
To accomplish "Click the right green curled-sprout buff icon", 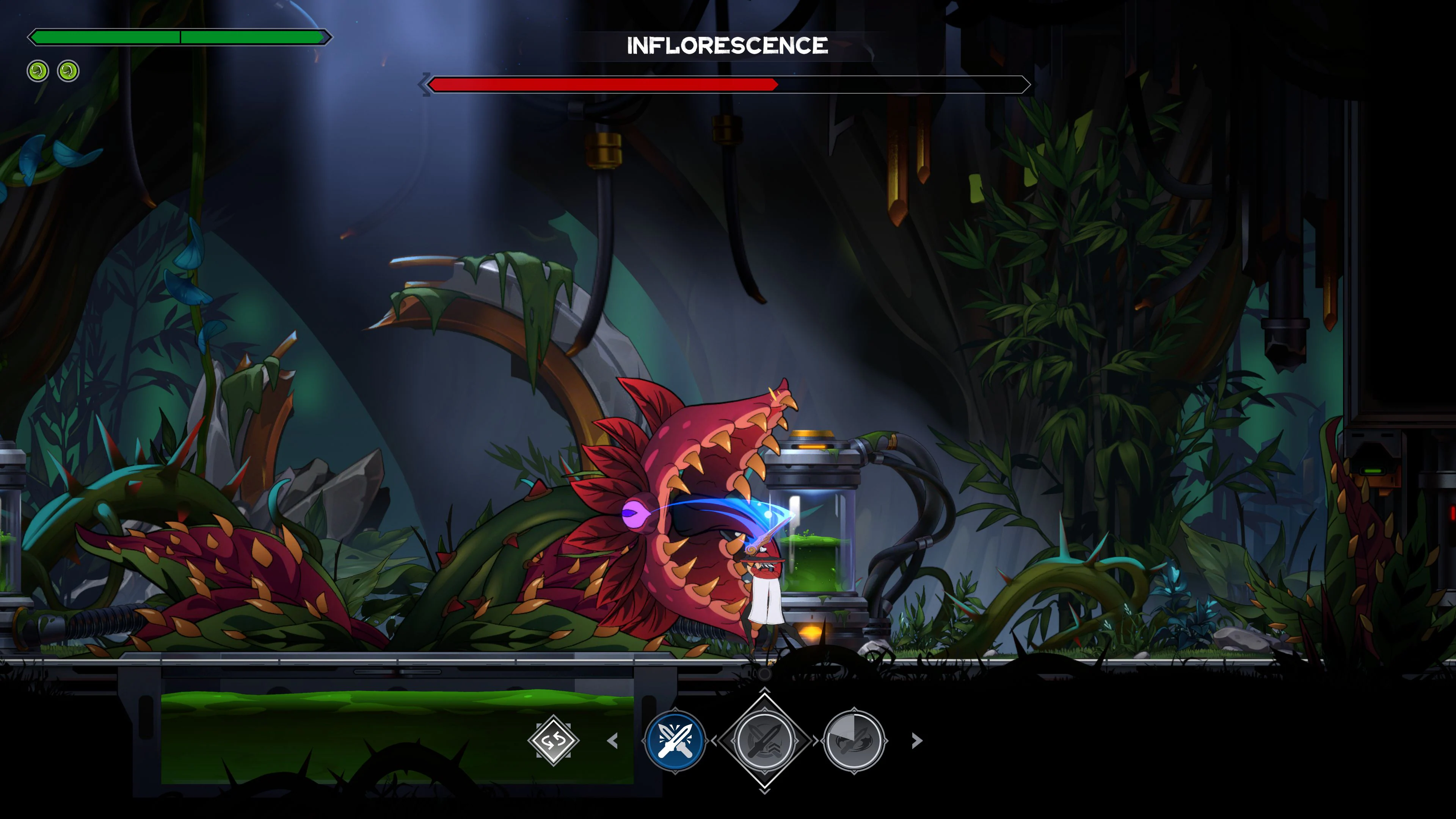I will (67, 71).
